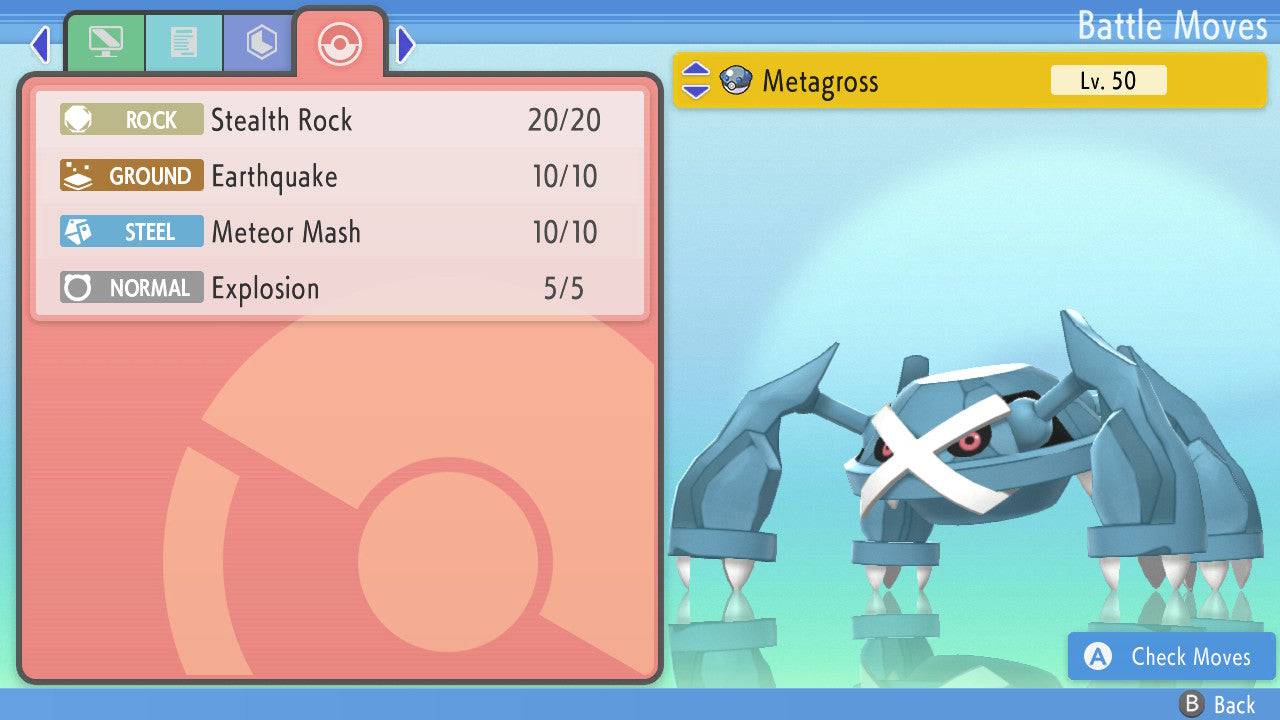Viewport: 1280px width, 720px height.
Task: Open the trainer memo document tab
Action: pyautogui.click(x=183, y=43)
